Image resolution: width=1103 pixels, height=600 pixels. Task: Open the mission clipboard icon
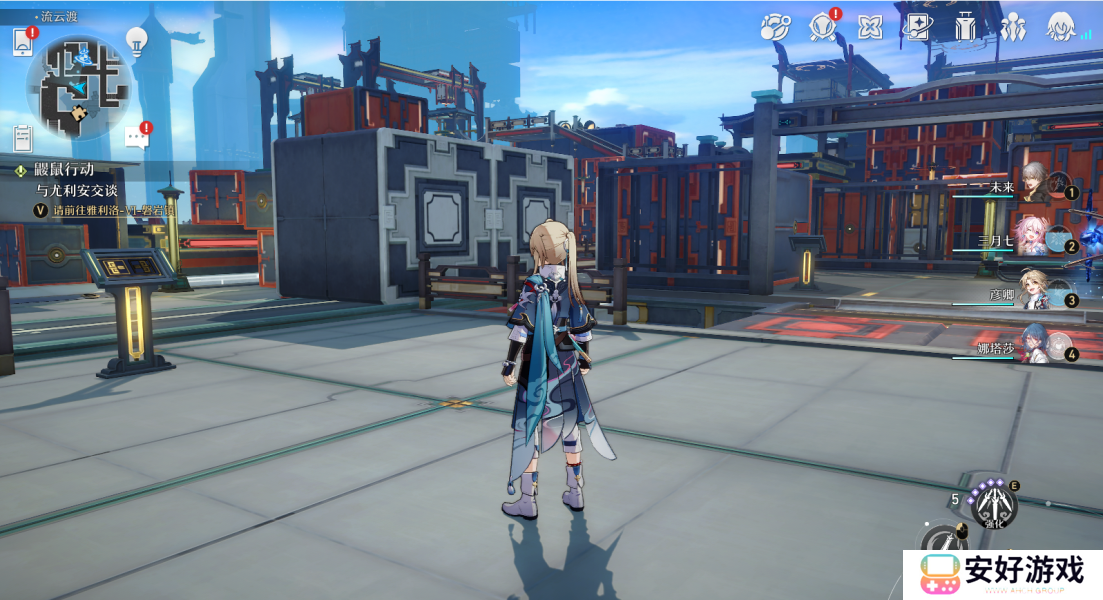click(23, 138)
